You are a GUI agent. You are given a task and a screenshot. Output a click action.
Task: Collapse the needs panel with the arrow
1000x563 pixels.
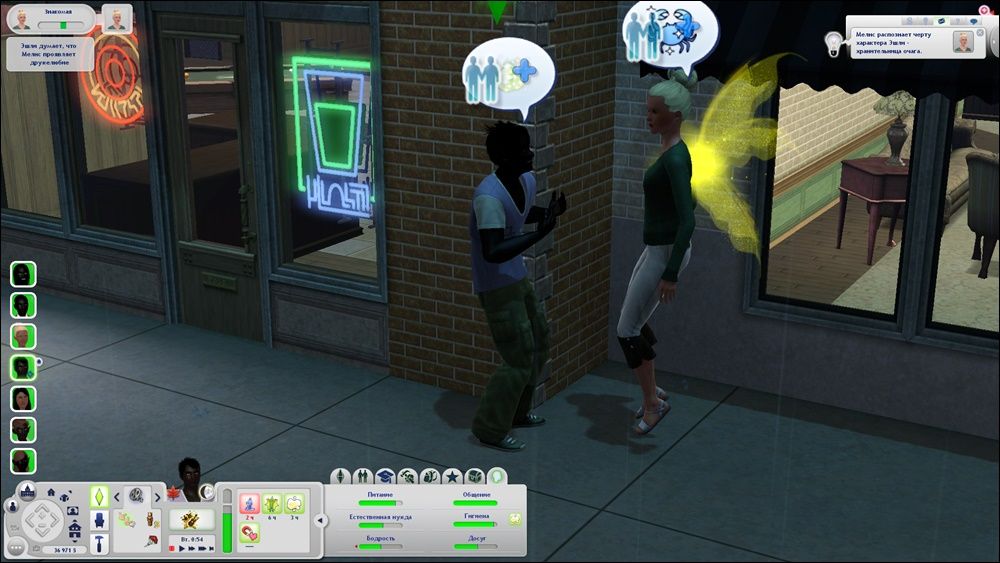(320, 520)
